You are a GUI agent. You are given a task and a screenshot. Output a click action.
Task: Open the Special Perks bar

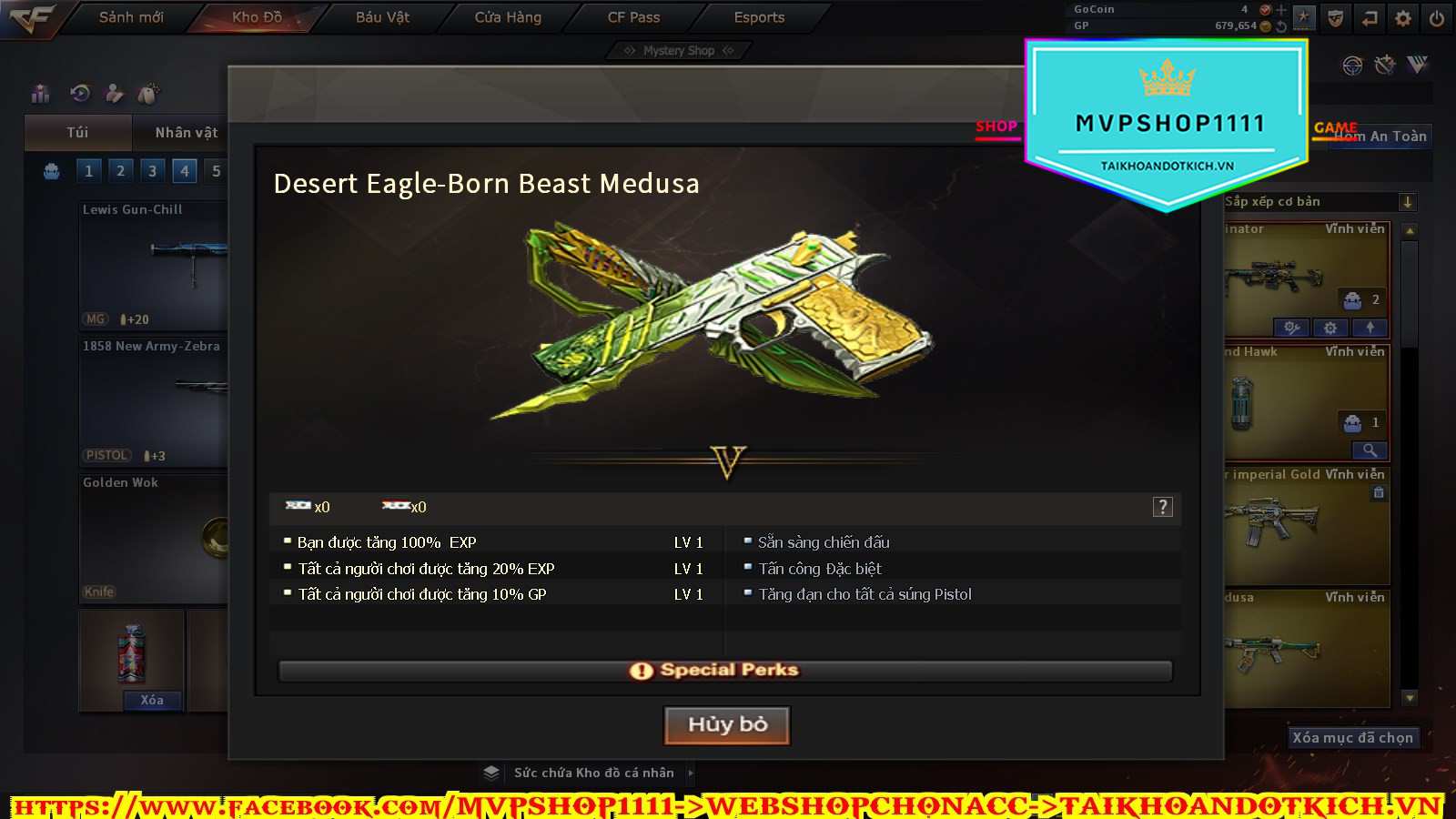[x=725, y=671]
